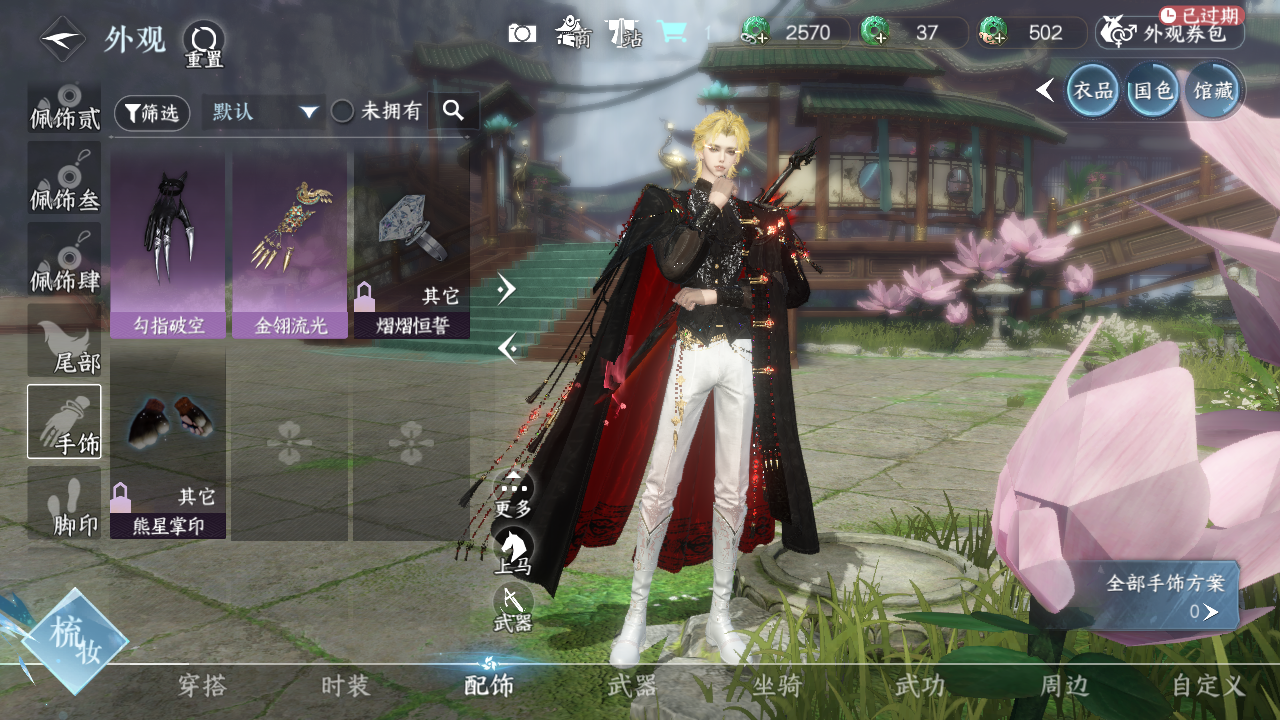
Task: Switch to the 时装 bottom tab
Action: tap(346, 686)
